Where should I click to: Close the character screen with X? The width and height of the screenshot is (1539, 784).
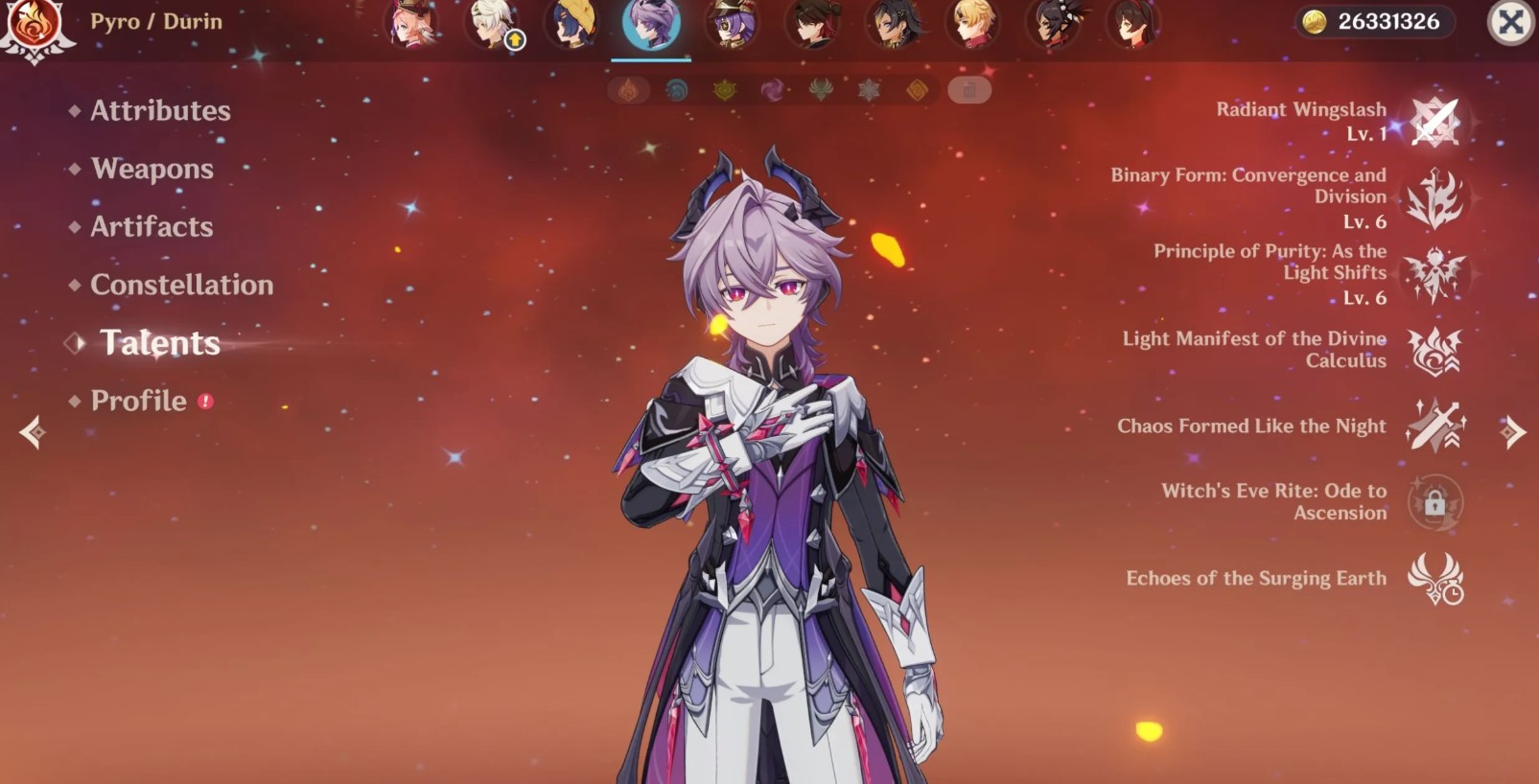(x=1510, y=22)
